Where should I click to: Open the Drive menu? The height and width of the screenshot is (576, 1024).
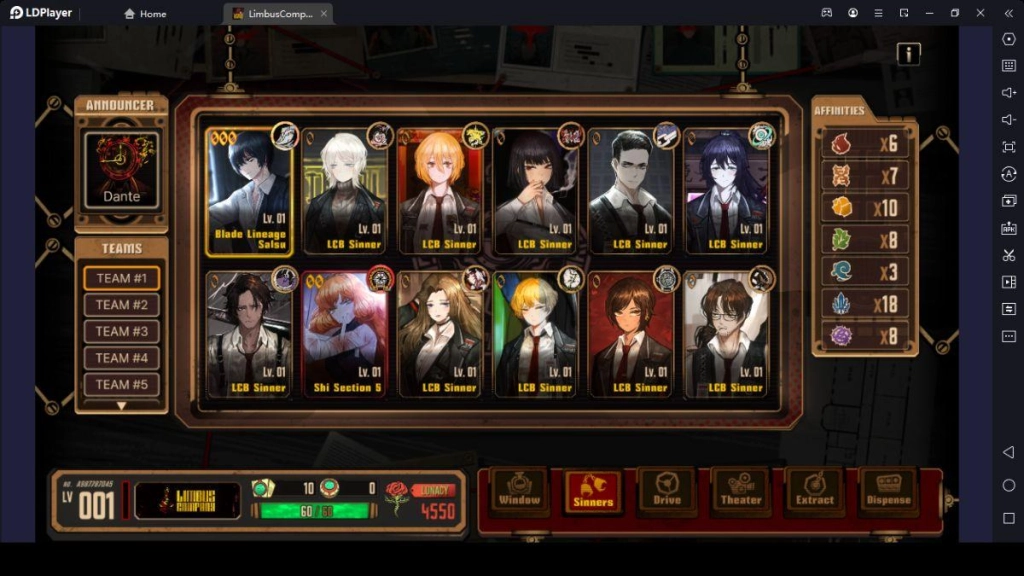click(x=667, y=491)
